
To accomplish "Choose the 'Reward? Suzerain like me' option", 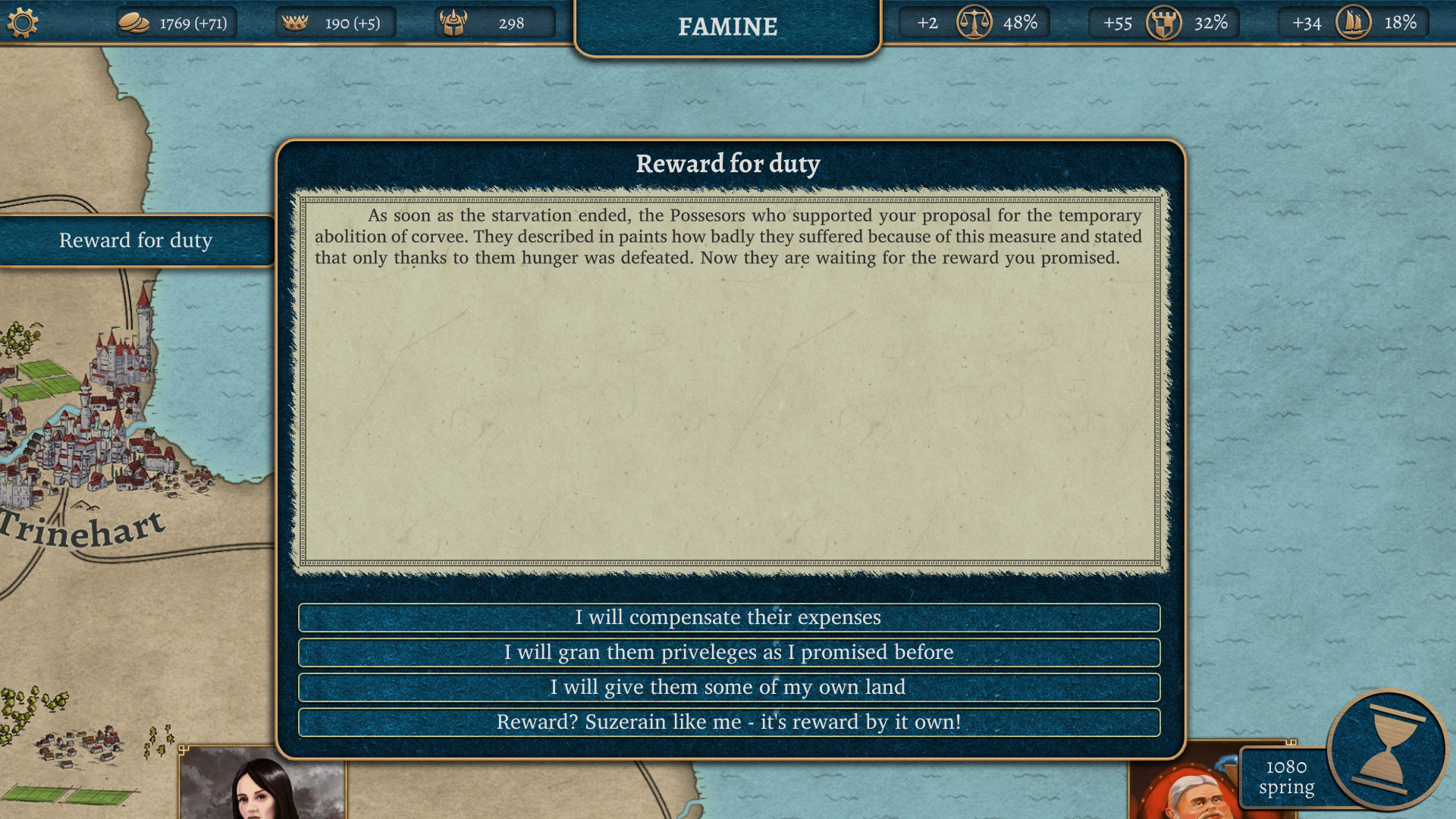I will (x=729, y=722).
